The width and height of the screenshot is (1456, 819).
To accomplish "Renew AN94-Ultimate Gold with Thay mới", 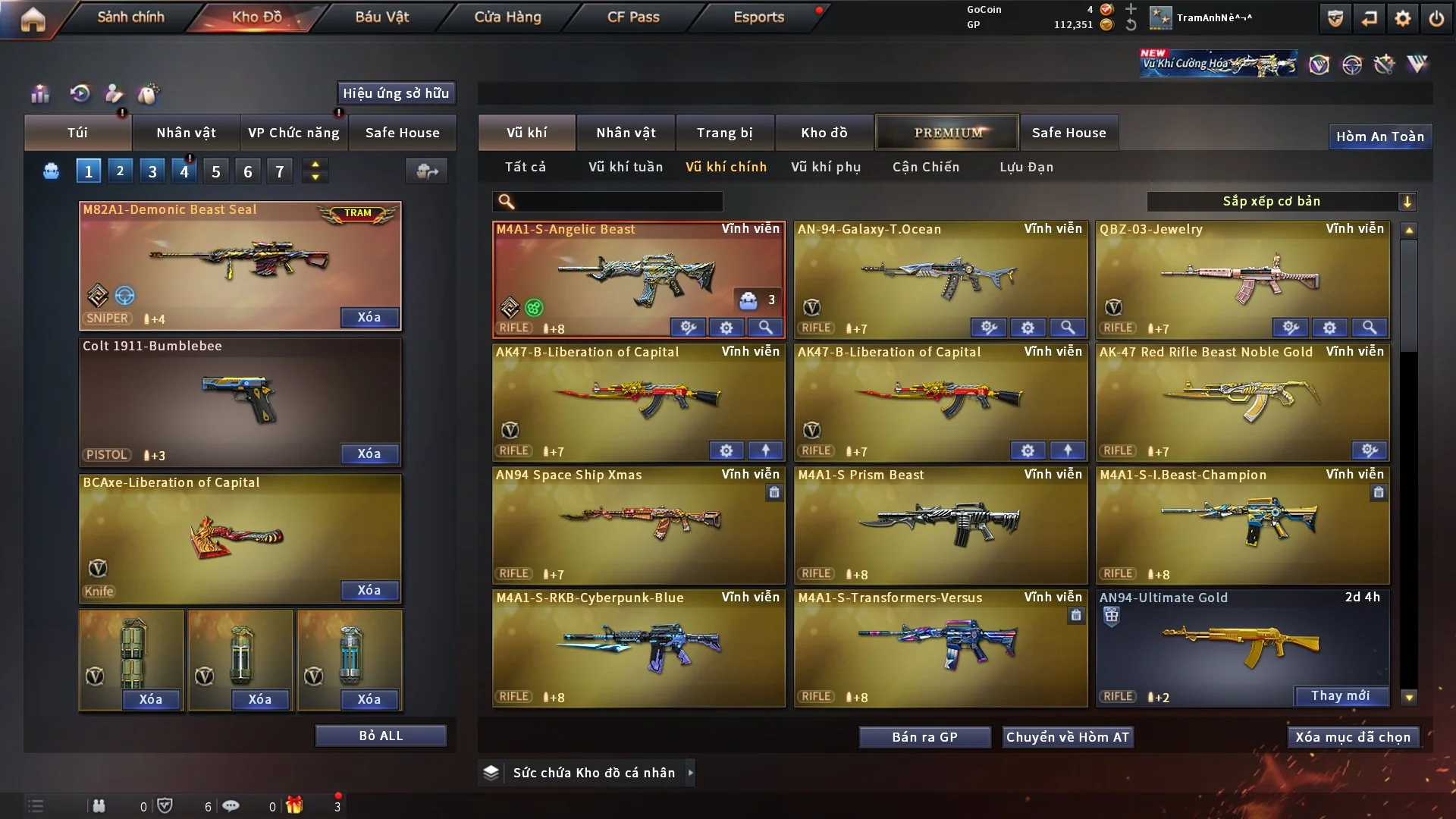I will (x=1340, y=695).
